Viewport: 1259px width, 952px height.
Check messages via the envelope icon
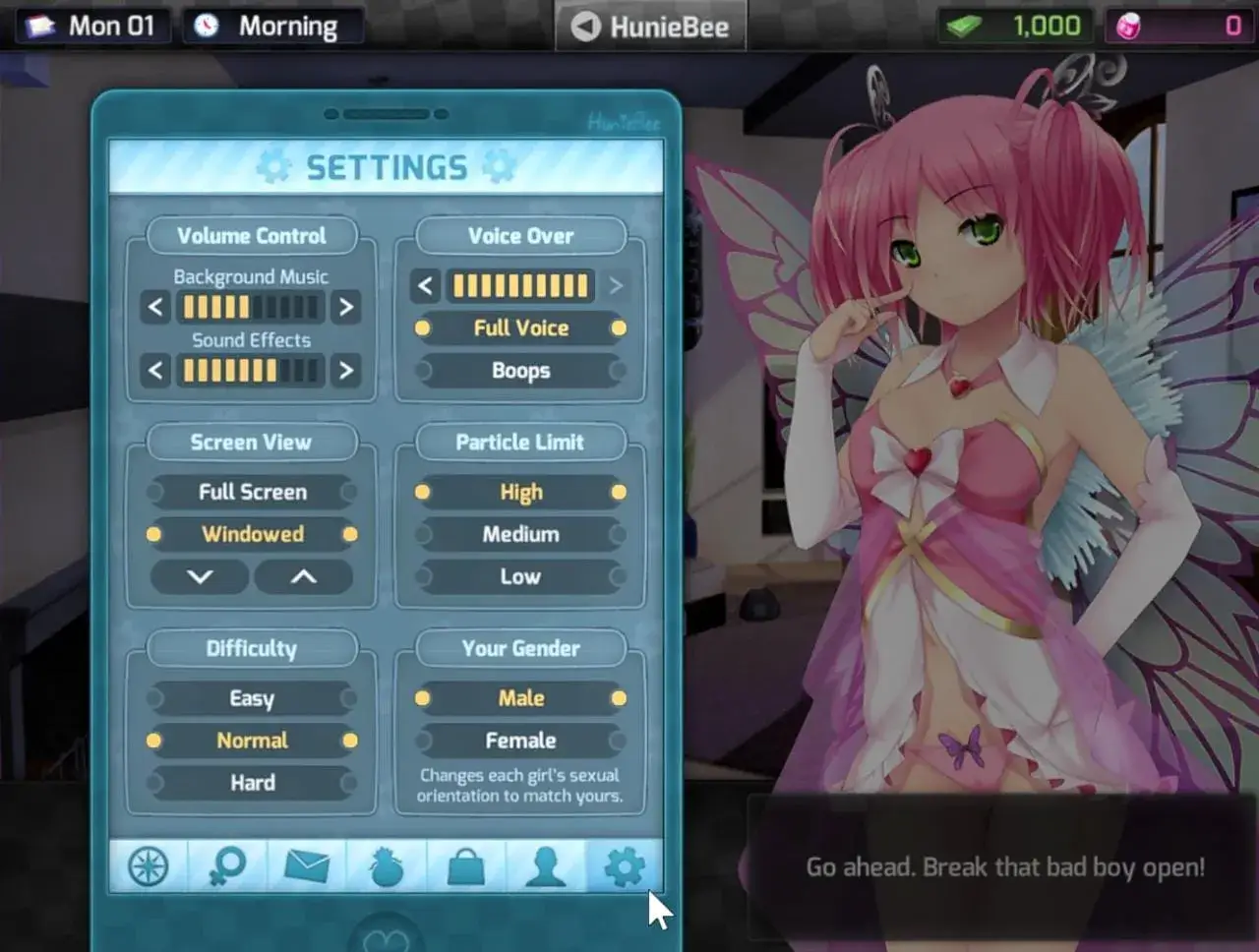[x=306, y=866]
